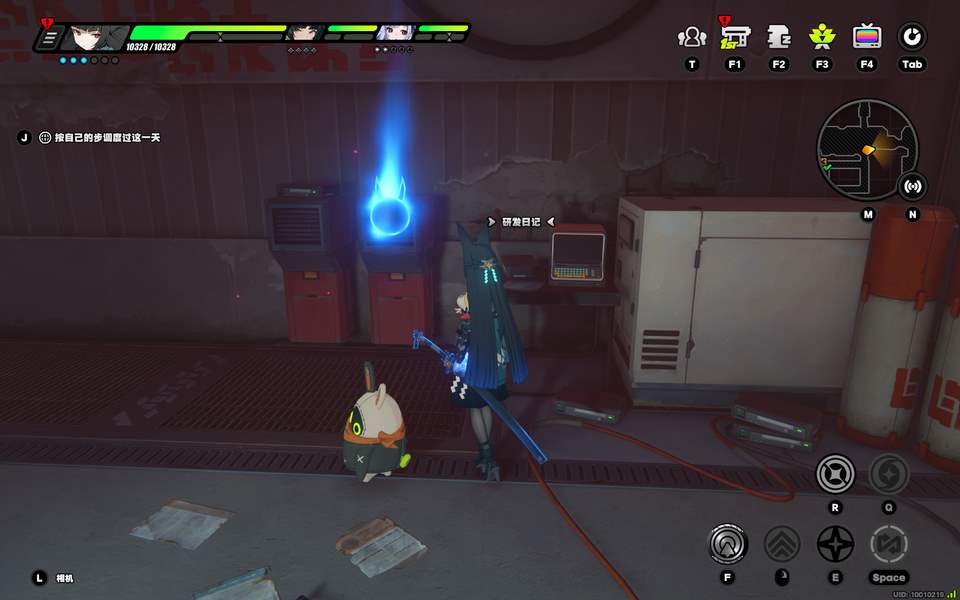The width and height of the screenshot is (960, 600).
Task: Use the shuriken-shaped special attack icon
Action: pyautogui.click(x=835, y=544)
